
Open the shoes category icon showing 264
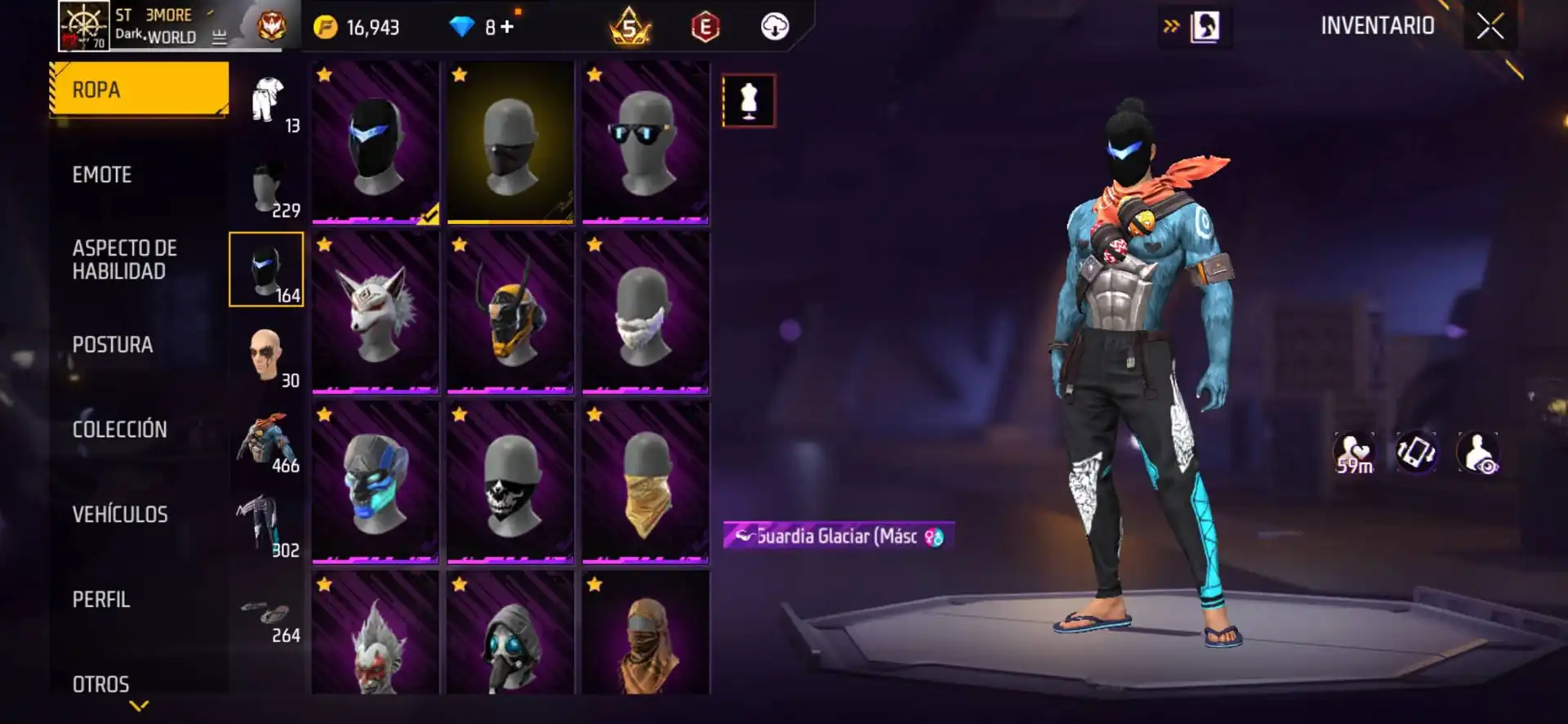coord(266,609)
